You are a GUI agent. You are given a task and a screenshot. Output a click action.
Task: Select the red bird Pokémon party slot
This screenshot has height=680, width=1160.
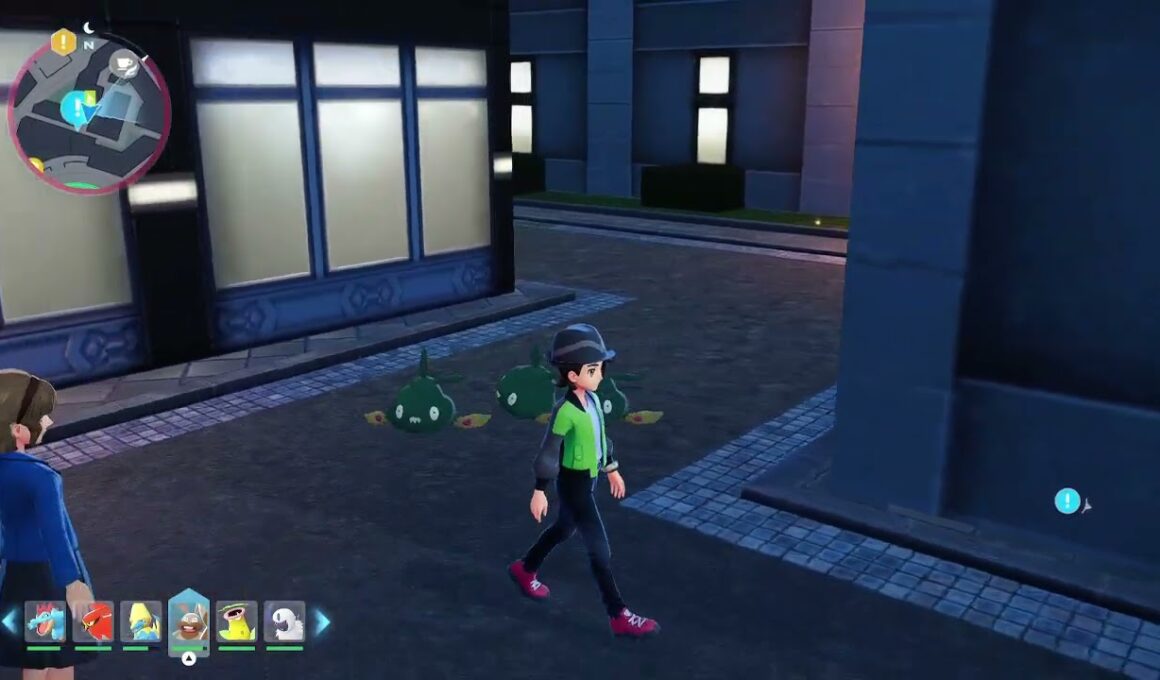point(93,622)
